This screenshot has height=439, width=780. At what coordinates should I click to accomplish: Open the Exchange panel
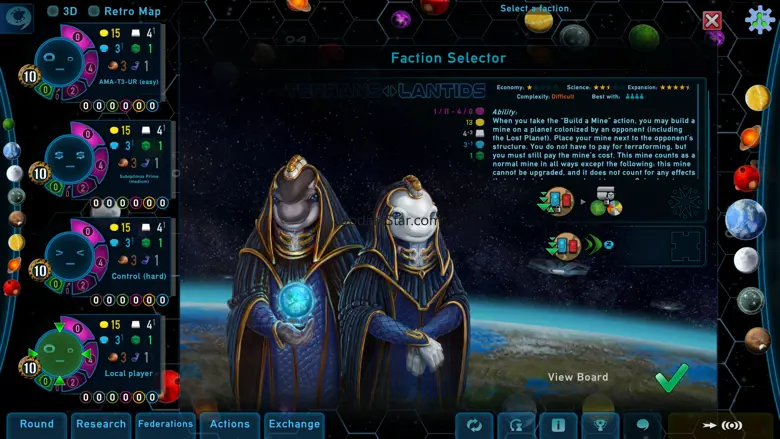[x=294, y=425]
